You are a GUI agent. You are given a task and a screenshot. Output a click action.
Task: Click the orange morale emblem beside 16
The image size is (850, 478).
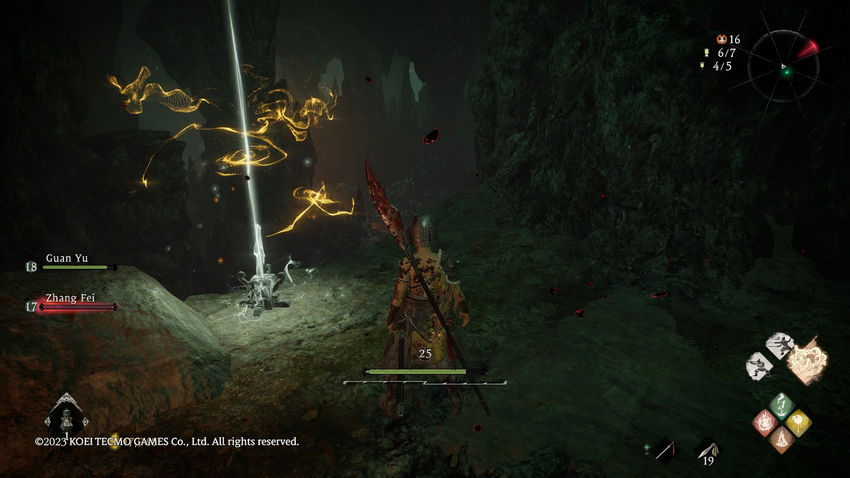coord(721,38)
